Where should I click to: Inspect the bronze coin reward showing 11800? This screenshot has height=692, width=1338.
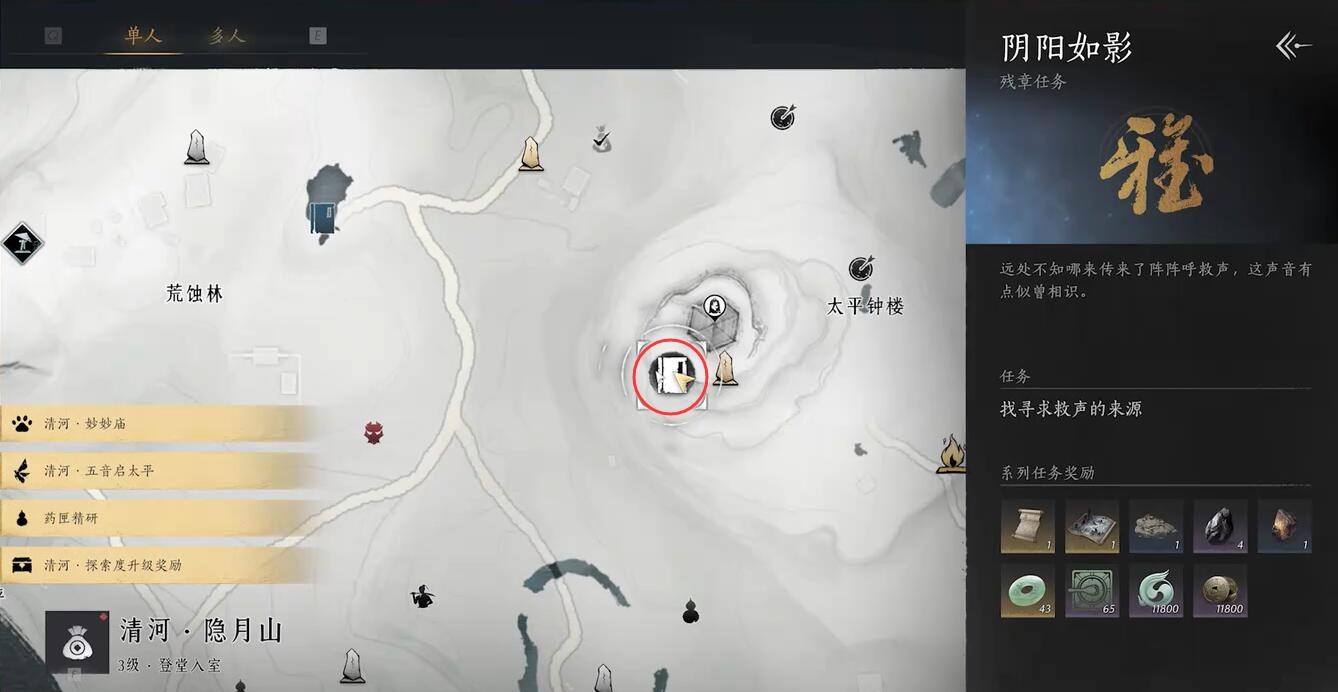(x=1220, y=590)
